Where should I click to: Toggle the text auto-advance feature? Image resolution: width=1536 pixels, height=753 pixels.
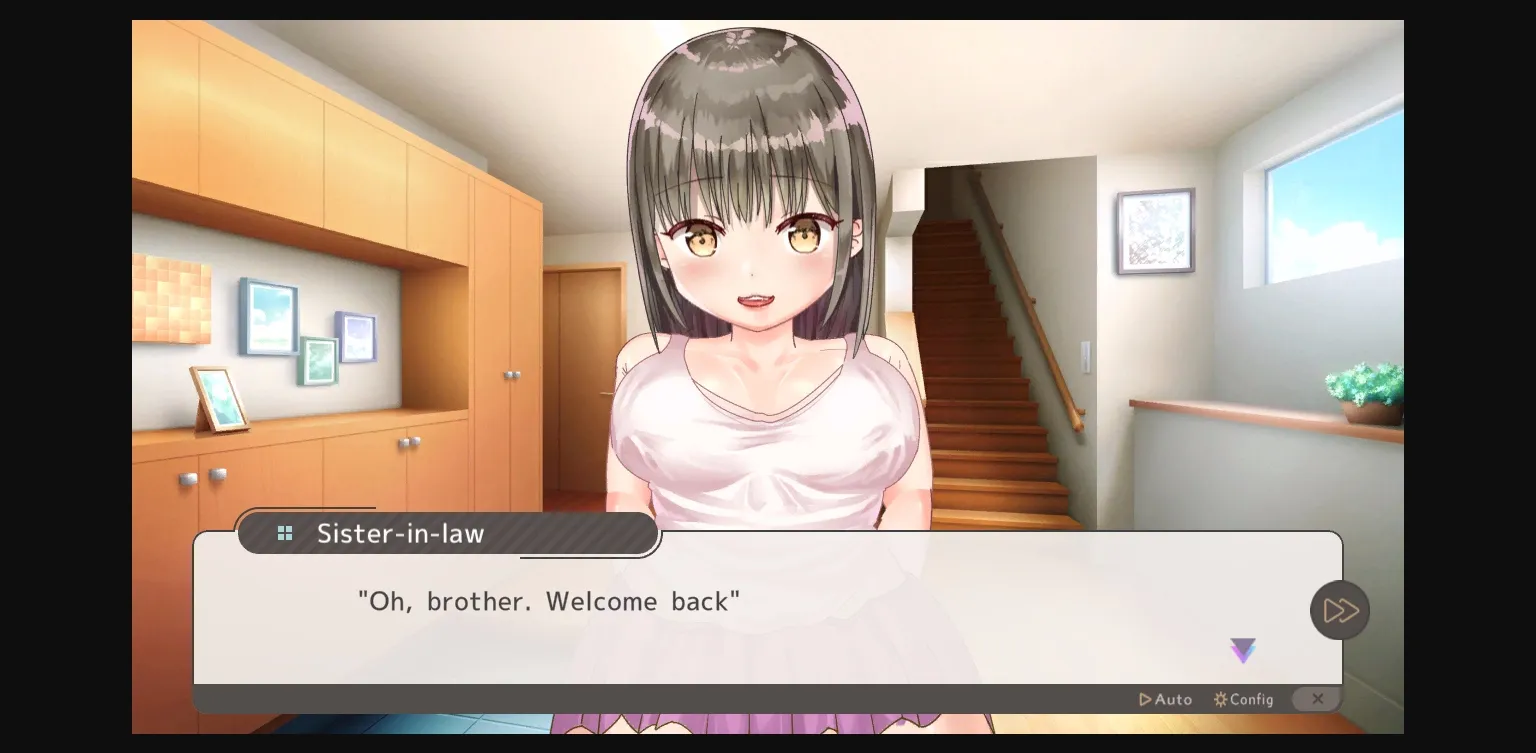point(1165,699)
